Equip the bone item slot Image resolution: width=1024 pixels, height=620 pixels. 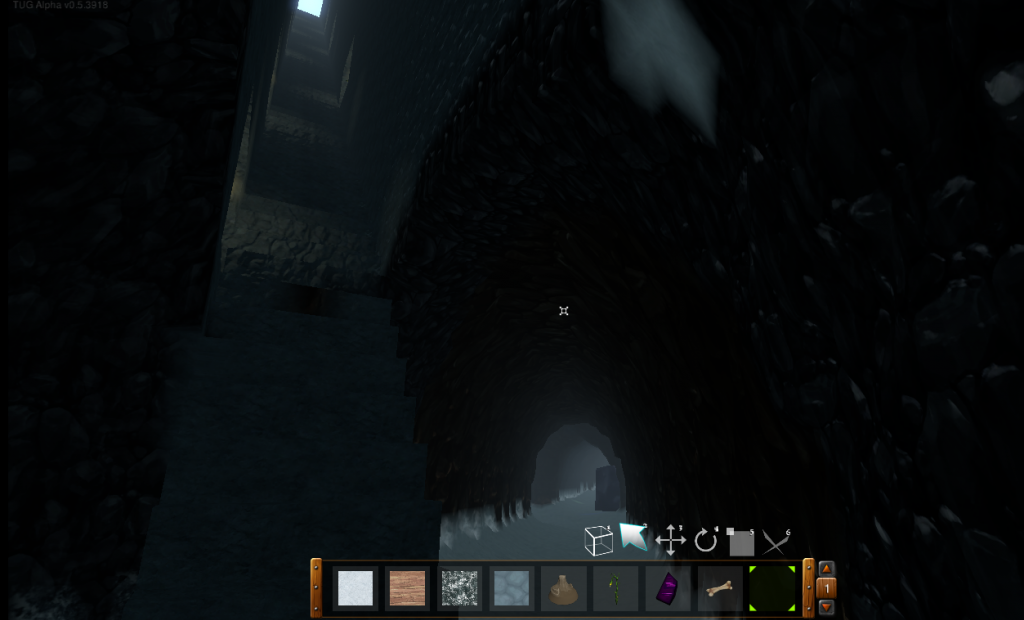click(x=719, y=588)
